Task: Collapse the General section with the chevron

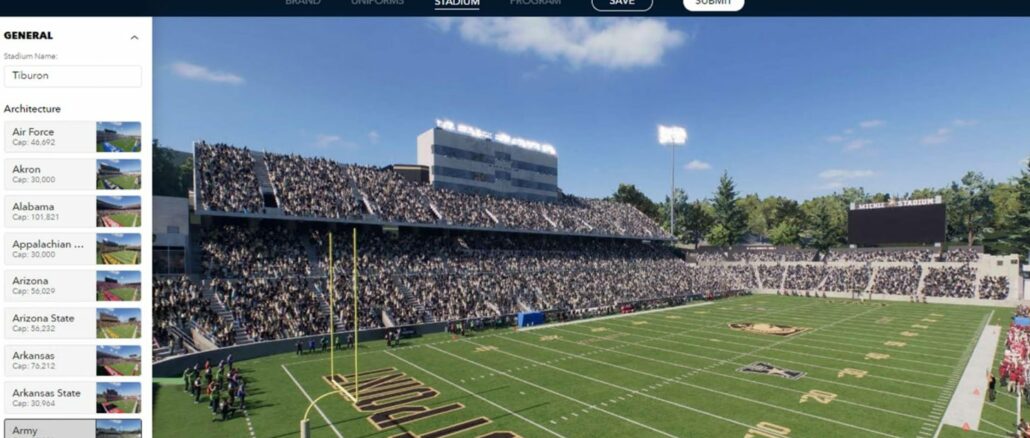Action: click(x=134, y=37)
